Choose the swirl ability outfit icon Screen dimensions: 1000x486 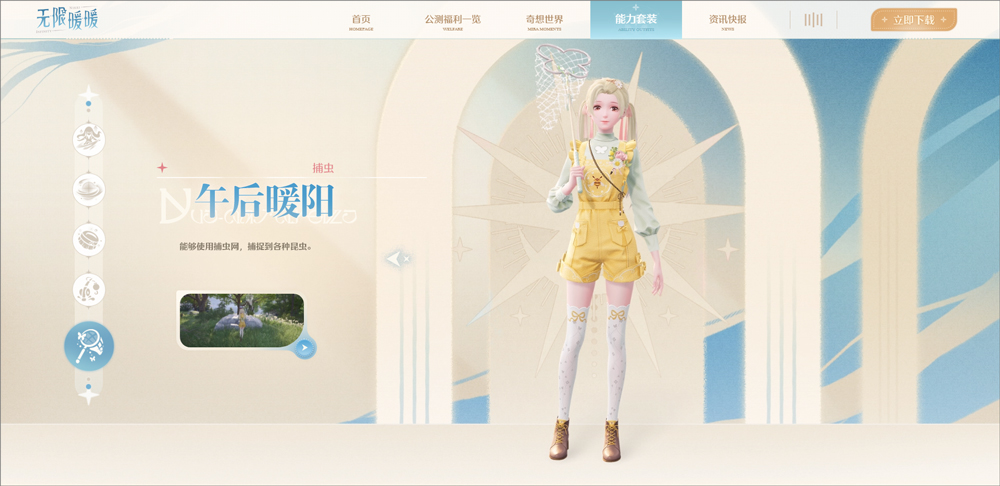tap(89, 189)
